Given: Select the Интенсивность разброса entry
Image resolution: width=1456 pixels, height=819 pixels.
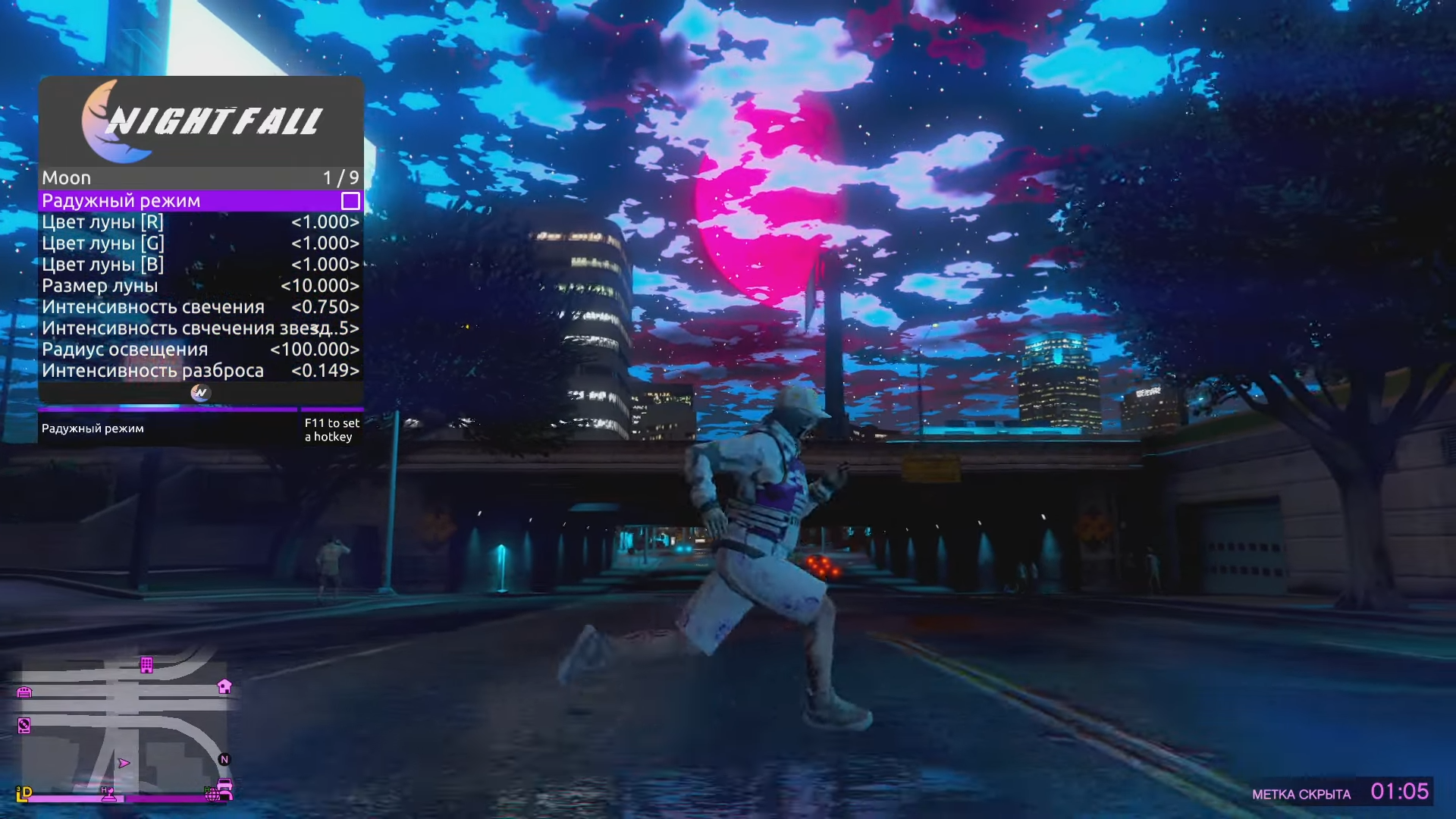Looking at the screenshot, I should tap(200, 371).
